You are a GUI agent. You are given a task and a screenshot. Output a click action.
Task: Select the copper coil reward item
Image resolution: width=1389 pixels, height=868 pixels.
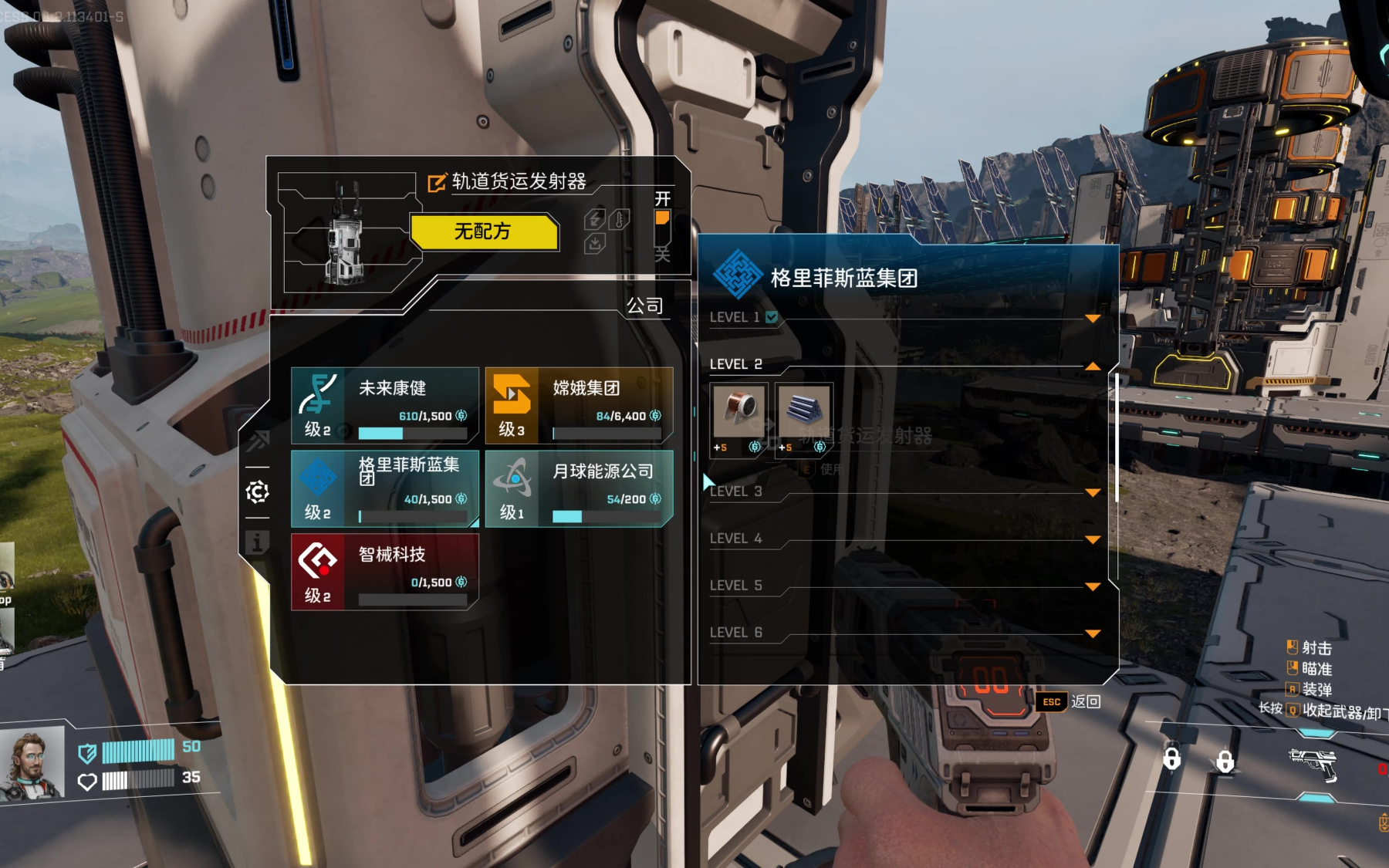click(738, 413)
